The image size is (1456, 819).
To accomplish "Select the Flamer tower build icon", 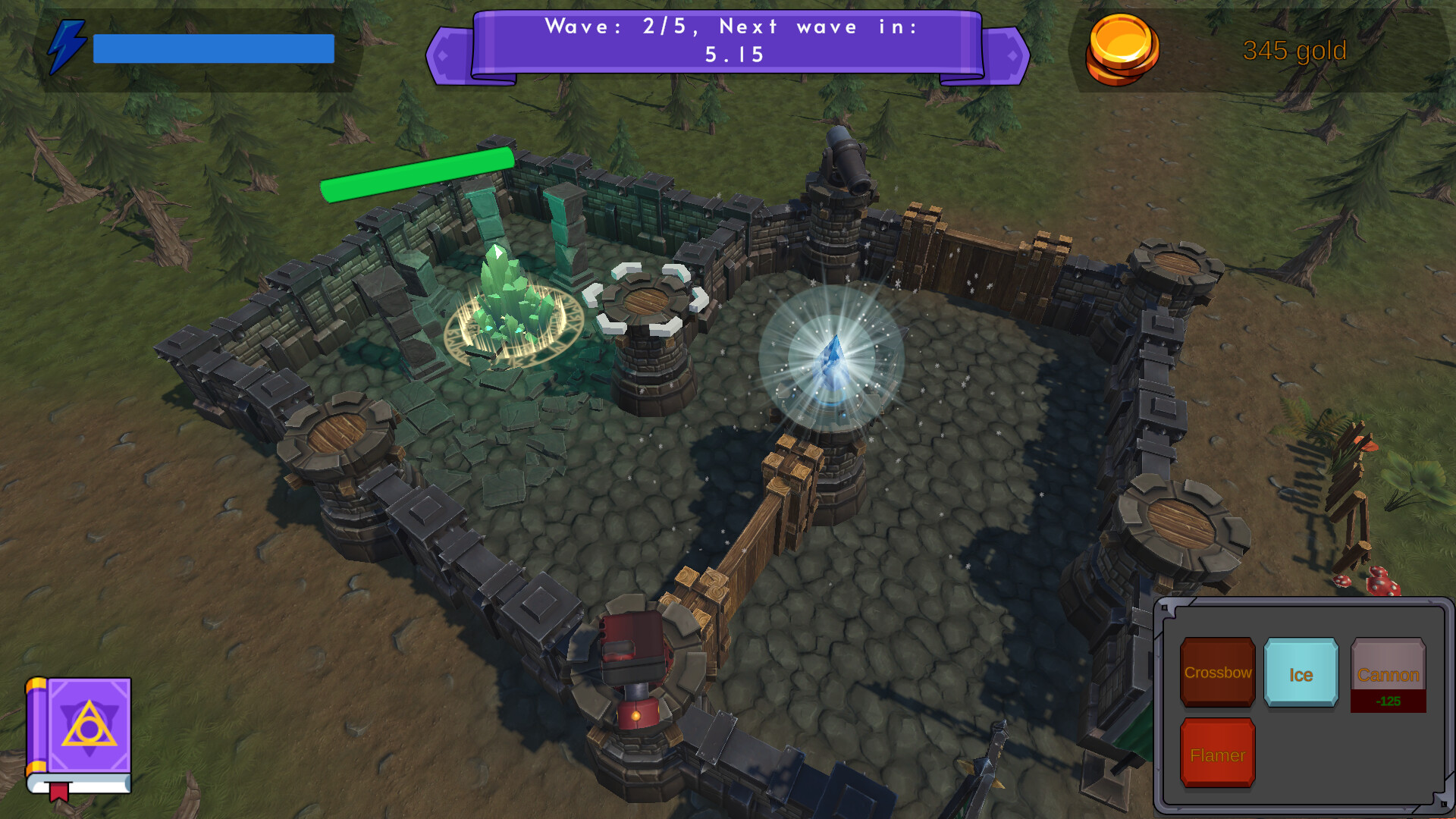I will (x=1216, y=755).
